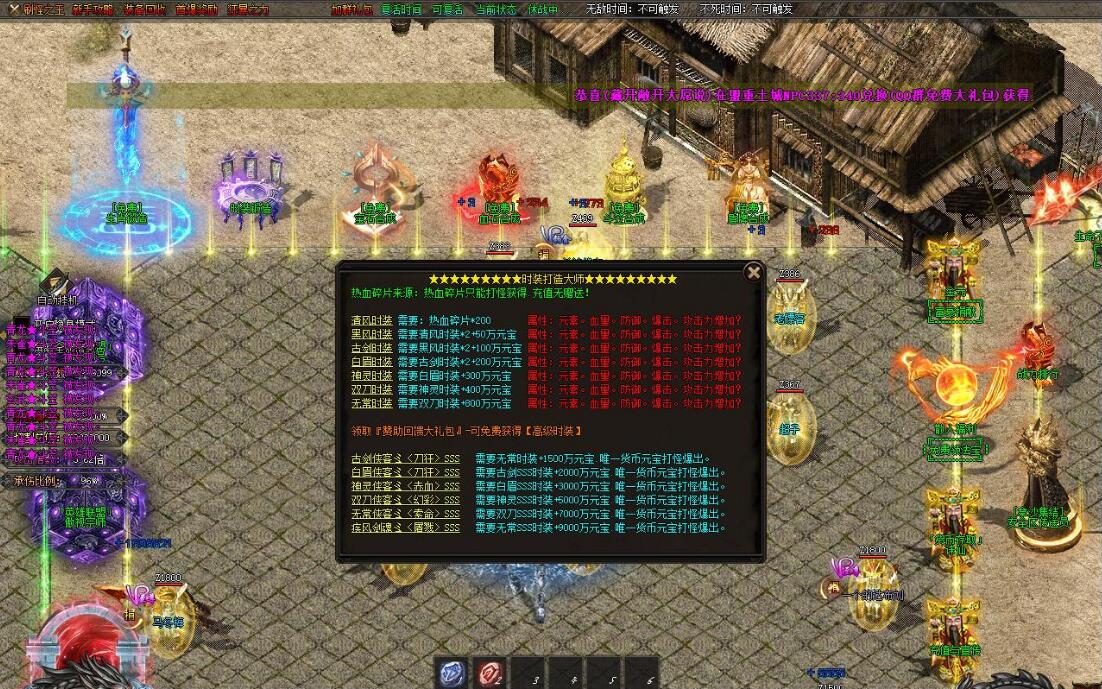Use the red swirl skill in hotbar

(489, 673)
